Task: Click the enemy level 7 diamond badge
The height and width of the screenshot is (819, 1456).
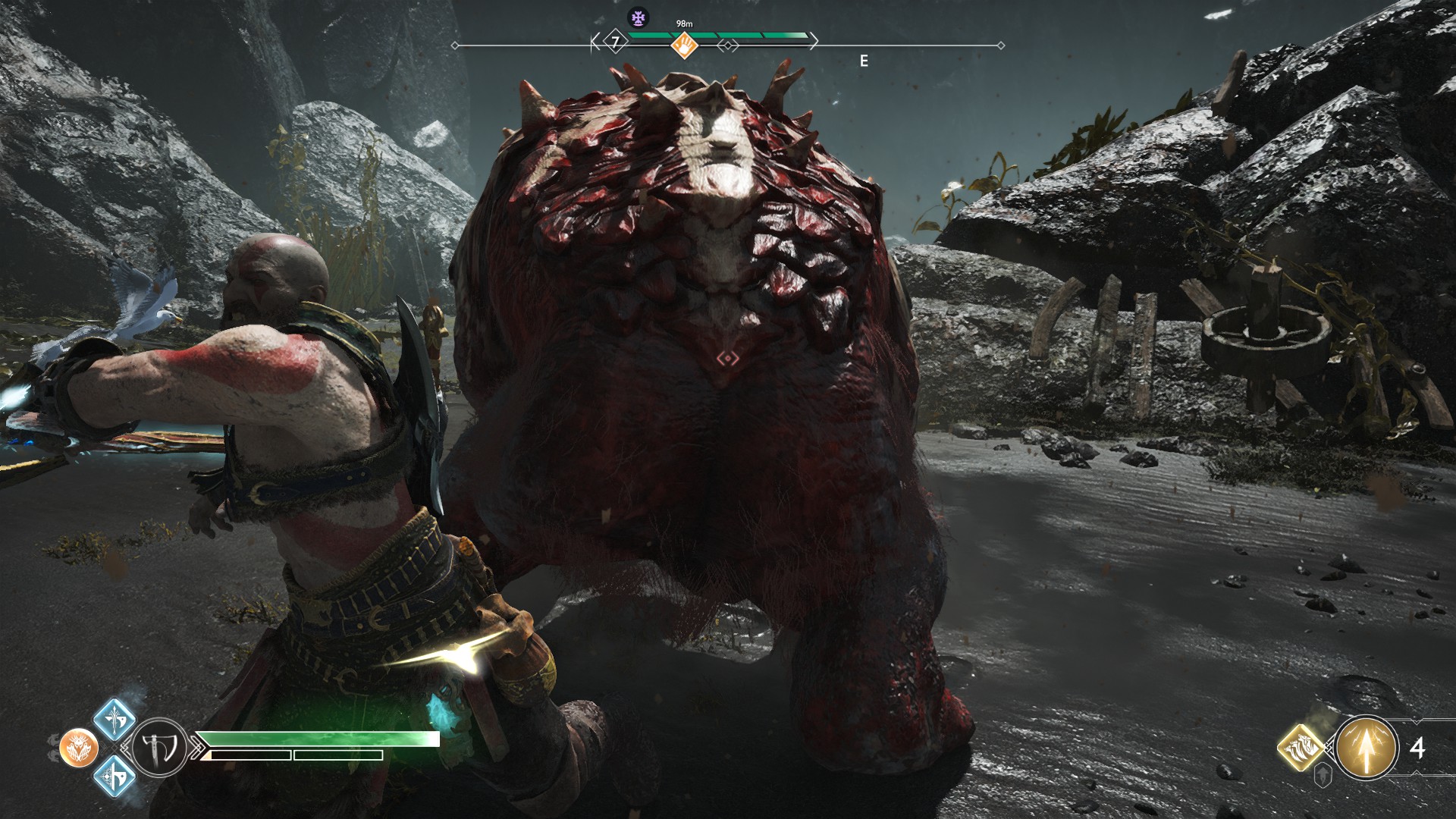Action: click(x=616, y=42)
